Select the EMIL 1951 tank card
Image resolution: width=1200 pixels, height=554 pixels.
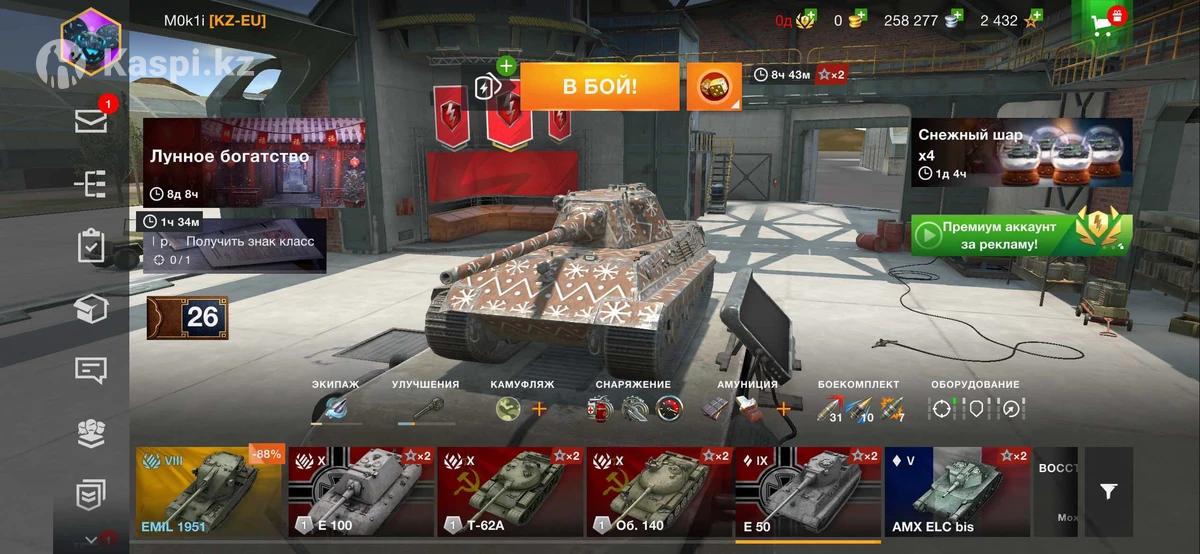[x=209, y=492]
